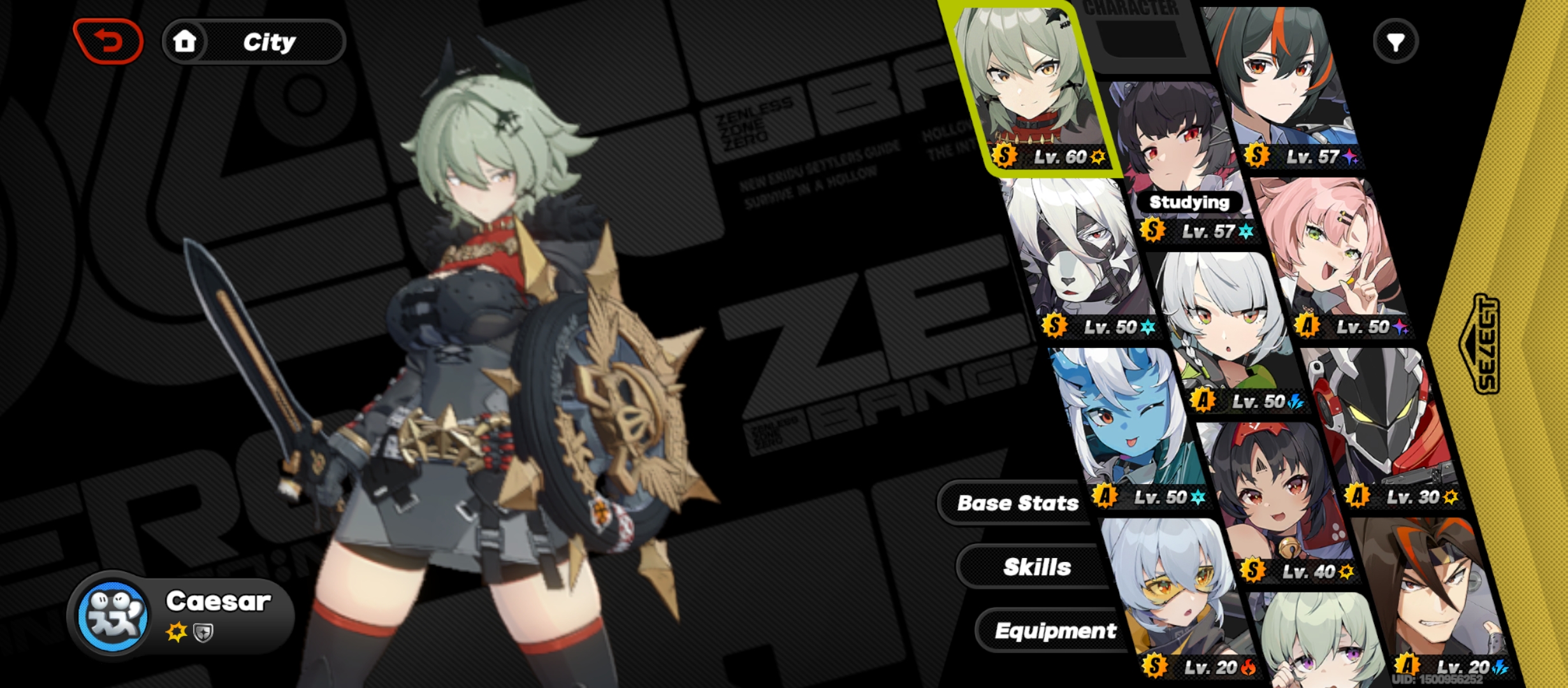1568x688 pixels.
Task: Click the silver shield emblem under Caesar's name
Action: pyautogui.click(x=204, y=633)
